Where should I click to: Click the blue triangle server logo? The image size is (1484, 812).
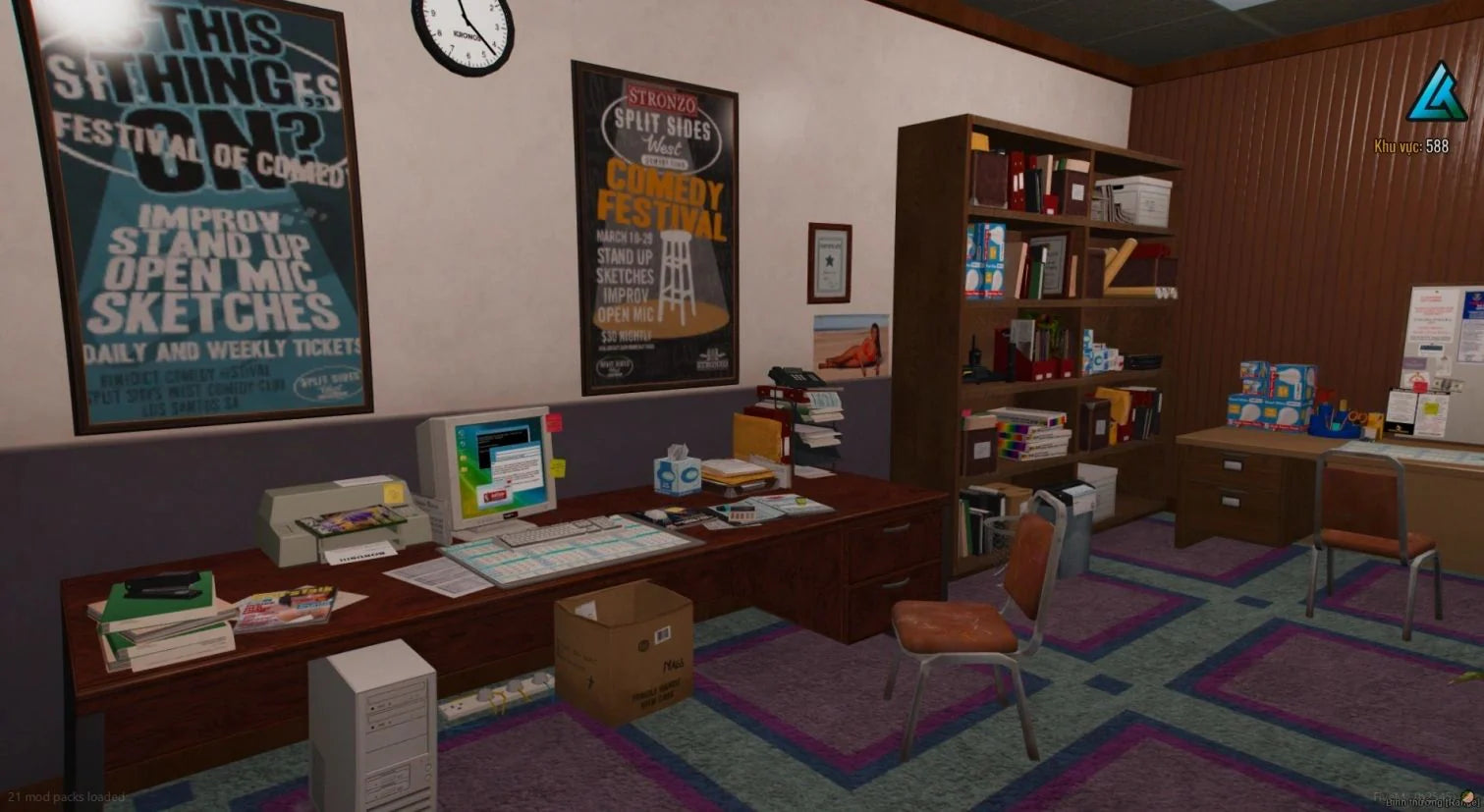click(x=1435, y=94)
